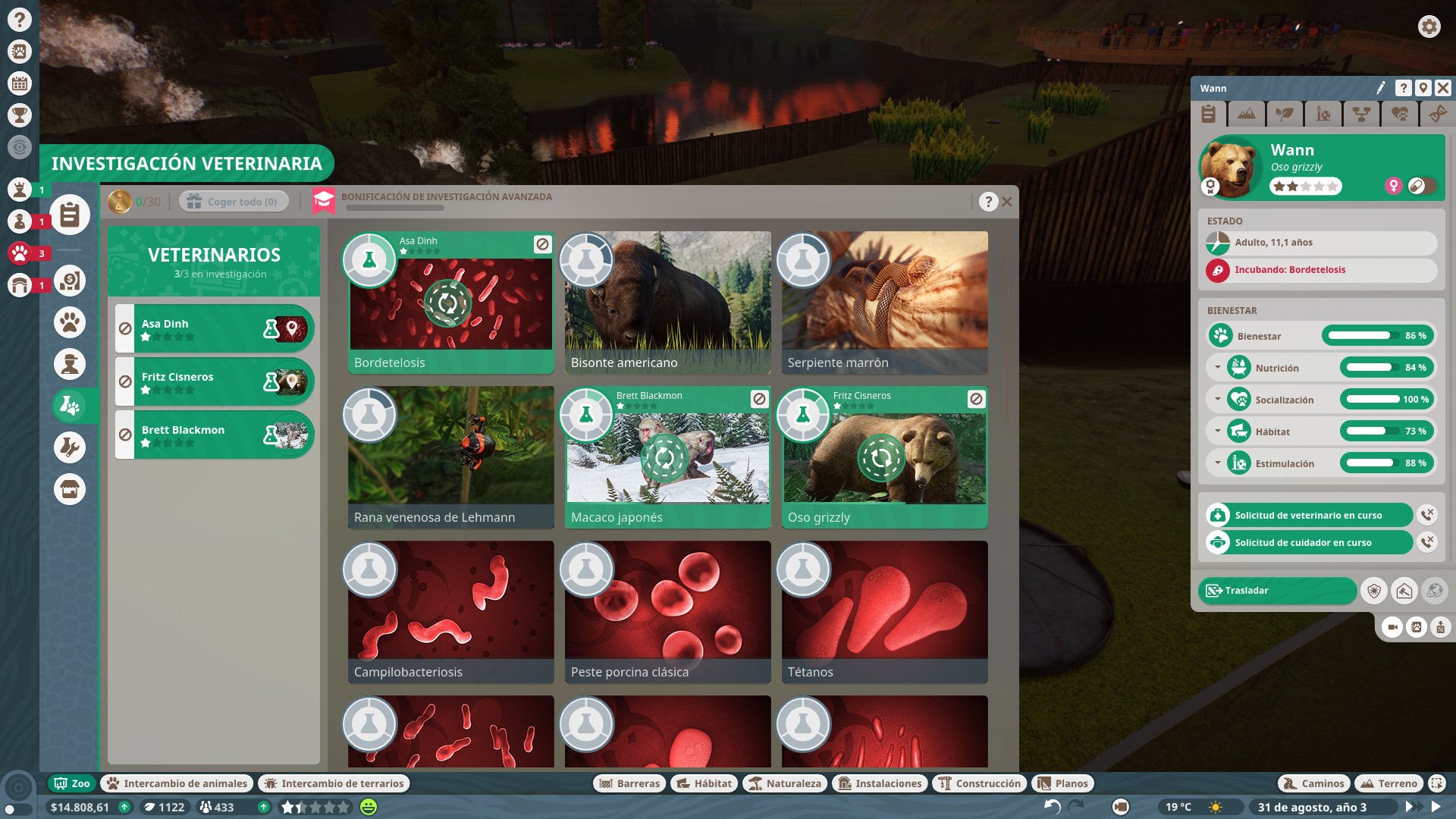This screenshot has width=1456, height=819.
Task: Expand the Hábitat wellbeing category
Action: click(x=1219, y=431)
